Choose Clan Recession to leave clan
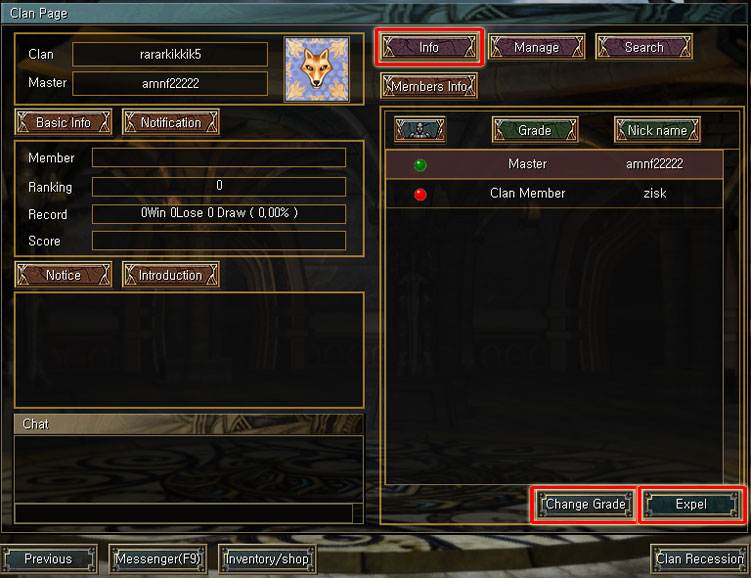The image size is (751, 578). [x=699, y=558]
